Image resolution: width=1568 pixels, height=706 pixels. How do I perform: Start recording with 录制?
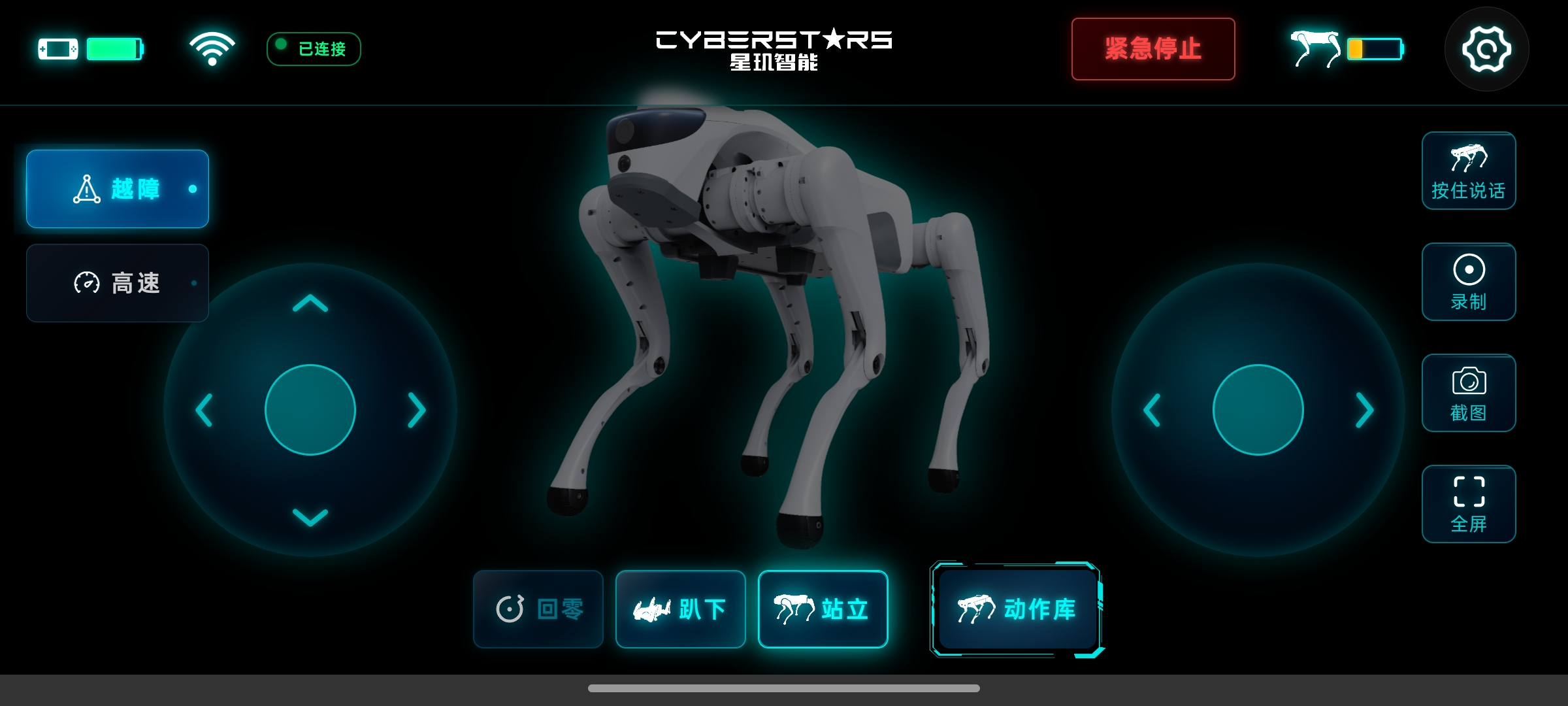(x=1469, y=282)
